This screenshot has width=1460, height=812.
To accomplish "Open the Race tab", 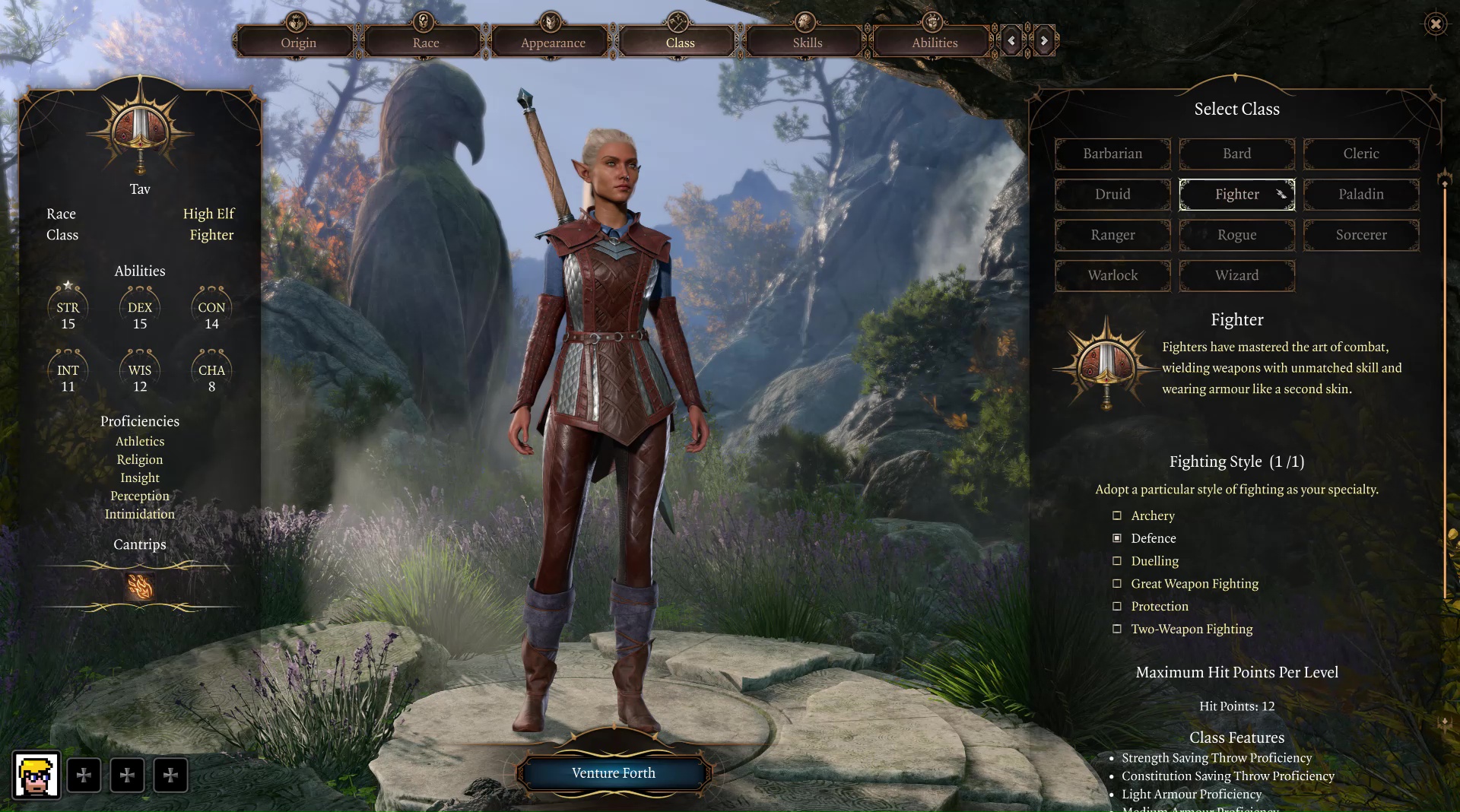I will (426, 43).
